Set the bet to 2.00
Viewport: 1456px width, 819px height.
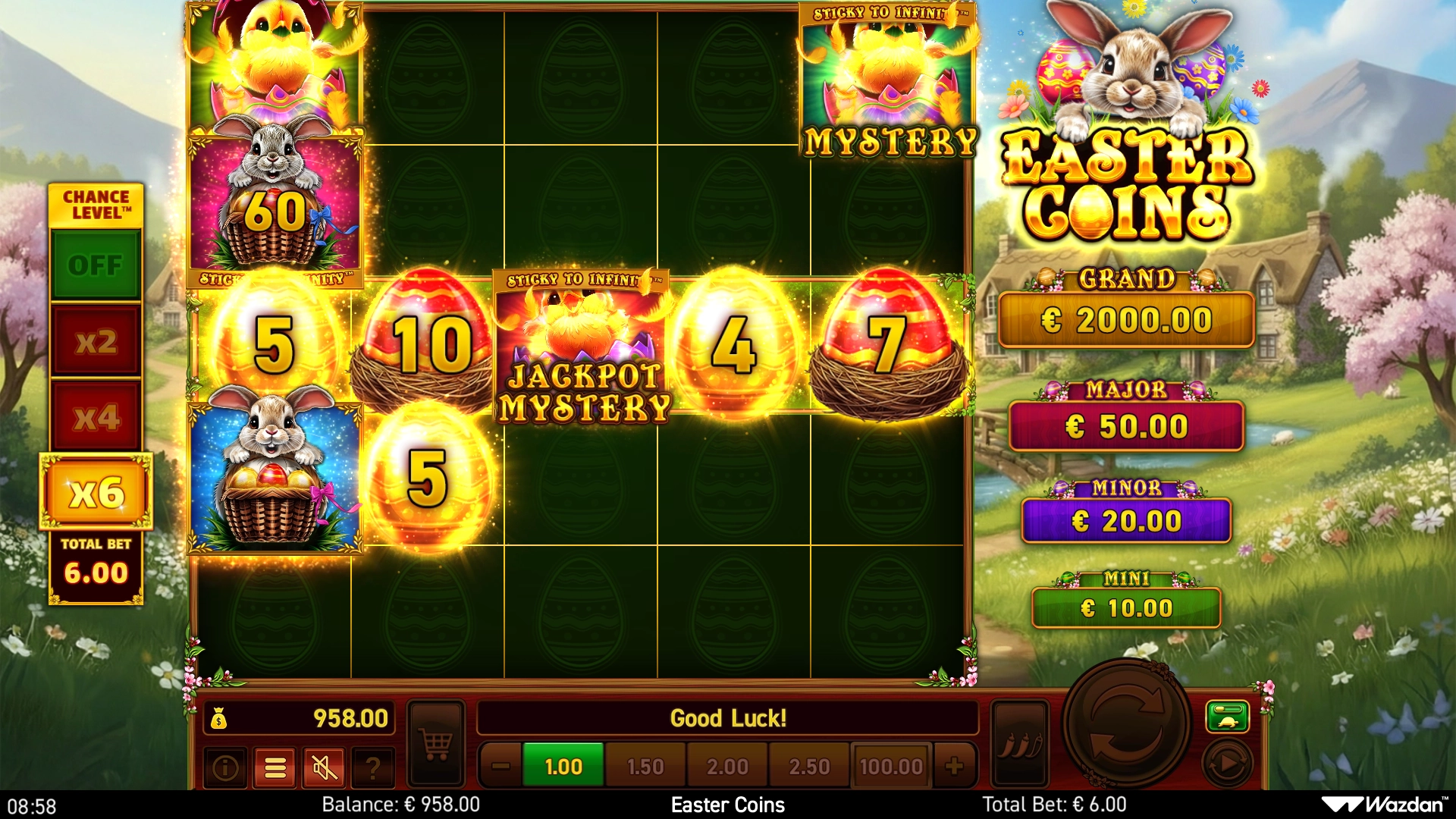pos(727,767)
